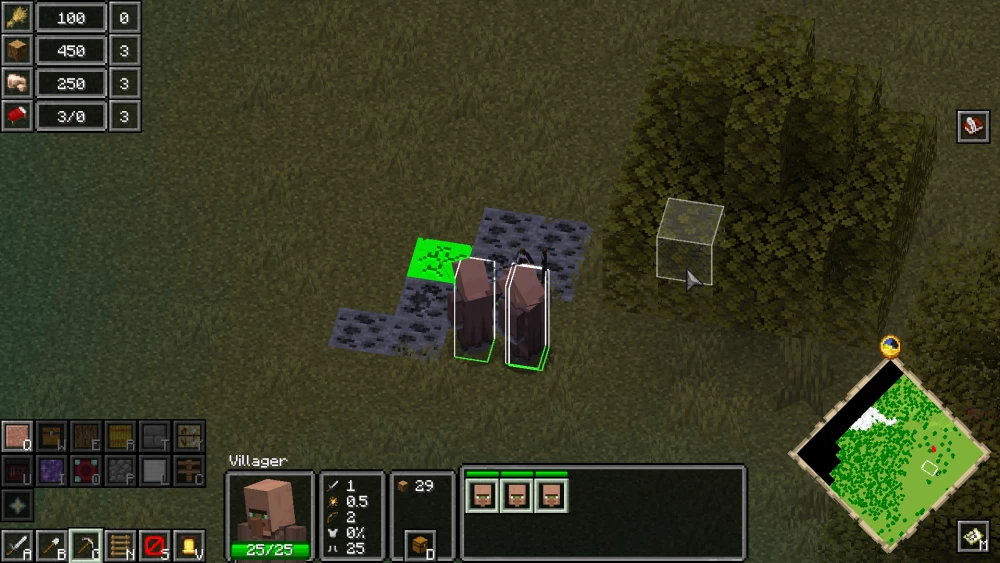Toggle the map button below the minimap
This screenshot has height=563, width=1000.
point(973,537)
